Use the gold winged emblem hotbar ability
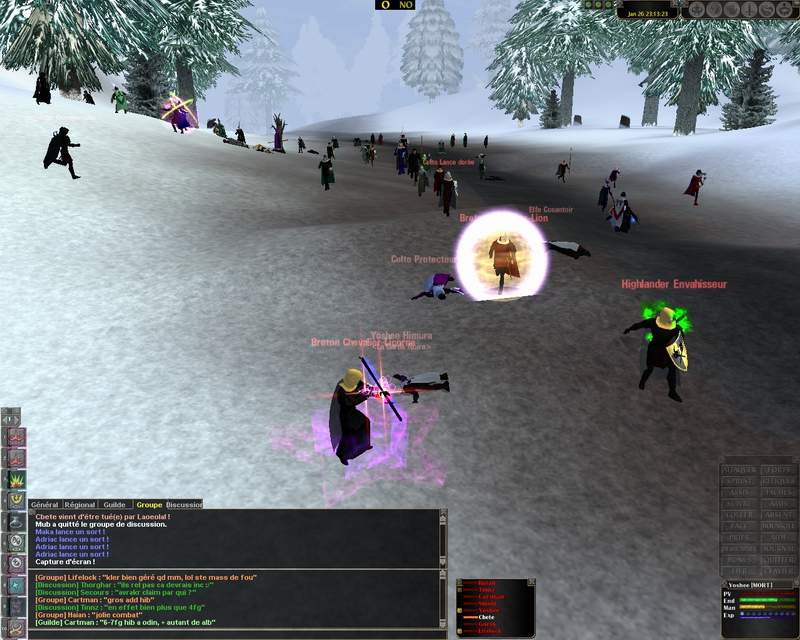The width and height of the screenshot is (800, 640). click(x=16, y=499)
